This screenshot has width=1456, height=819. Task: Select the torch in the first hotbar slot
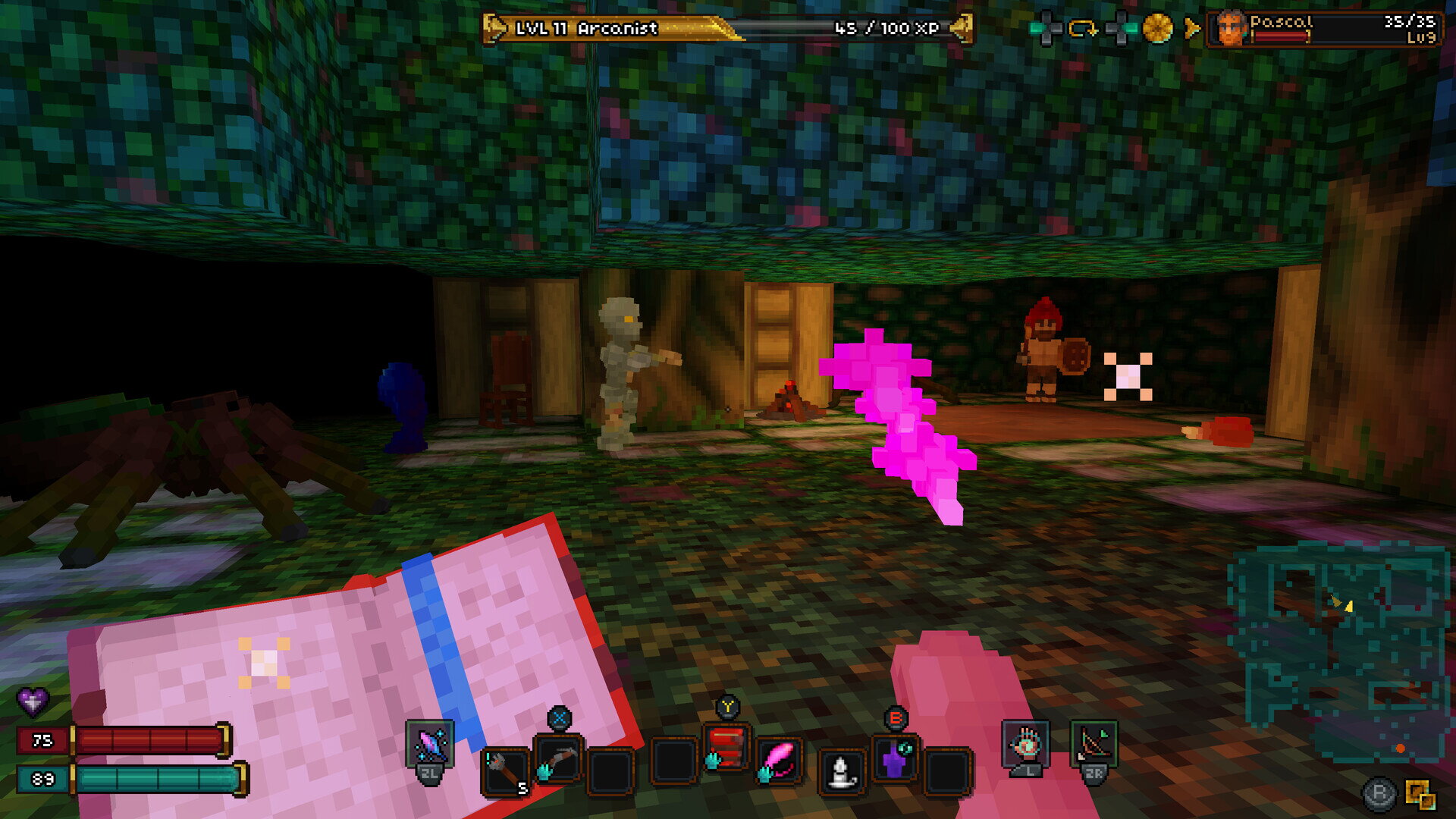tap(504, 769)
